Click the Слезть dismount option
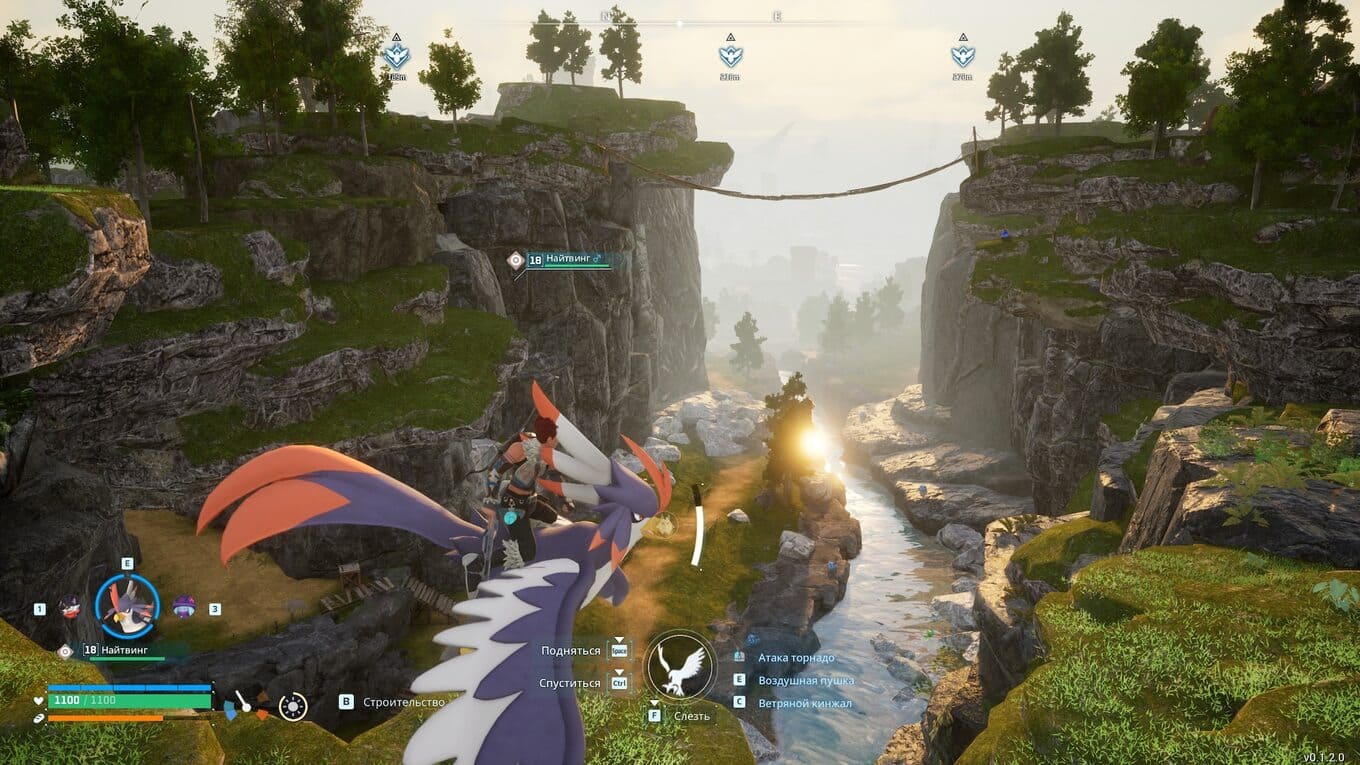Viewport: 1360px width, 765px height. (x=691, y=716)
